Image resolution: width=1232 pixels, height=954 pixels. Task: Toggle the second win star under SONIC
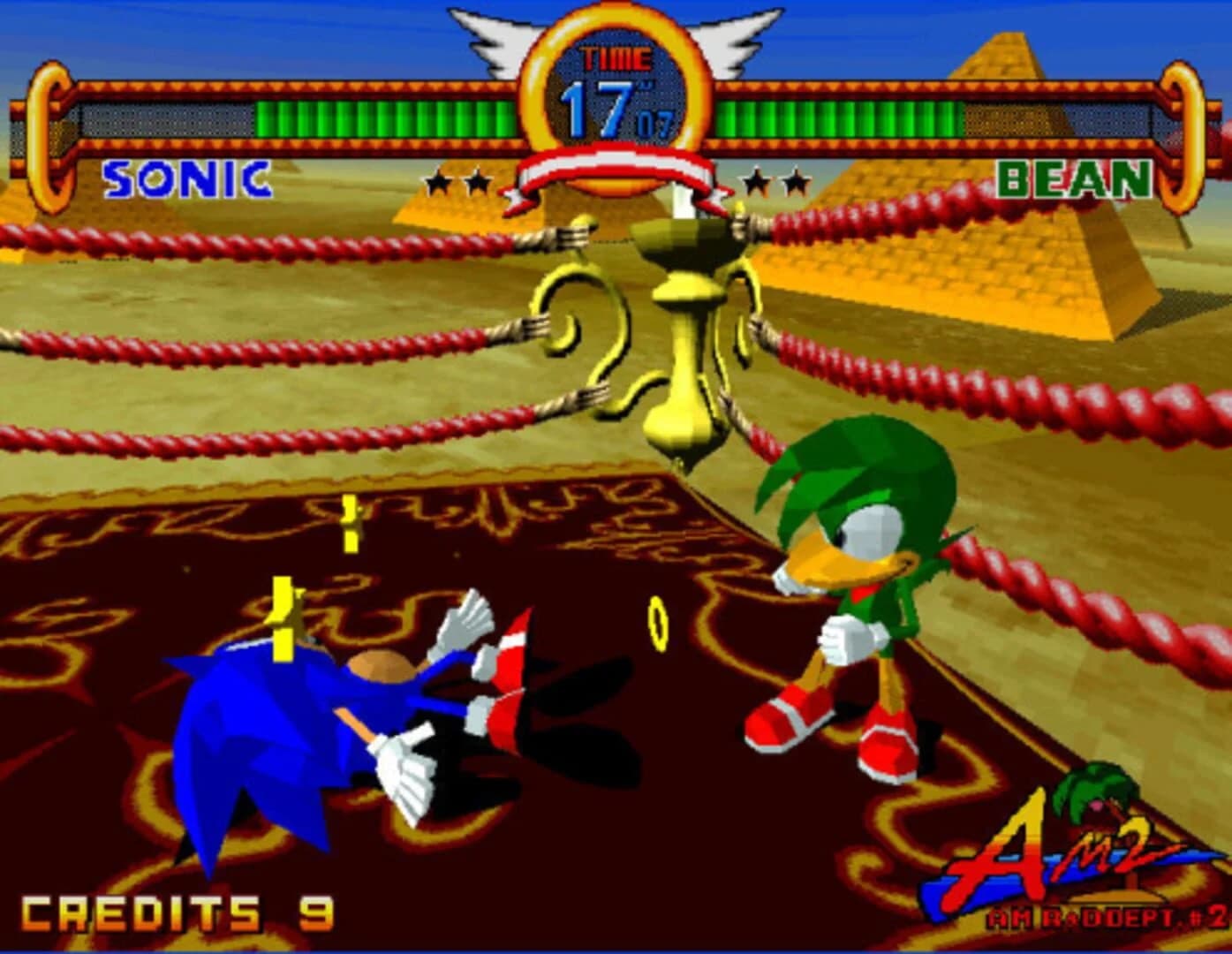click(477, 179)
